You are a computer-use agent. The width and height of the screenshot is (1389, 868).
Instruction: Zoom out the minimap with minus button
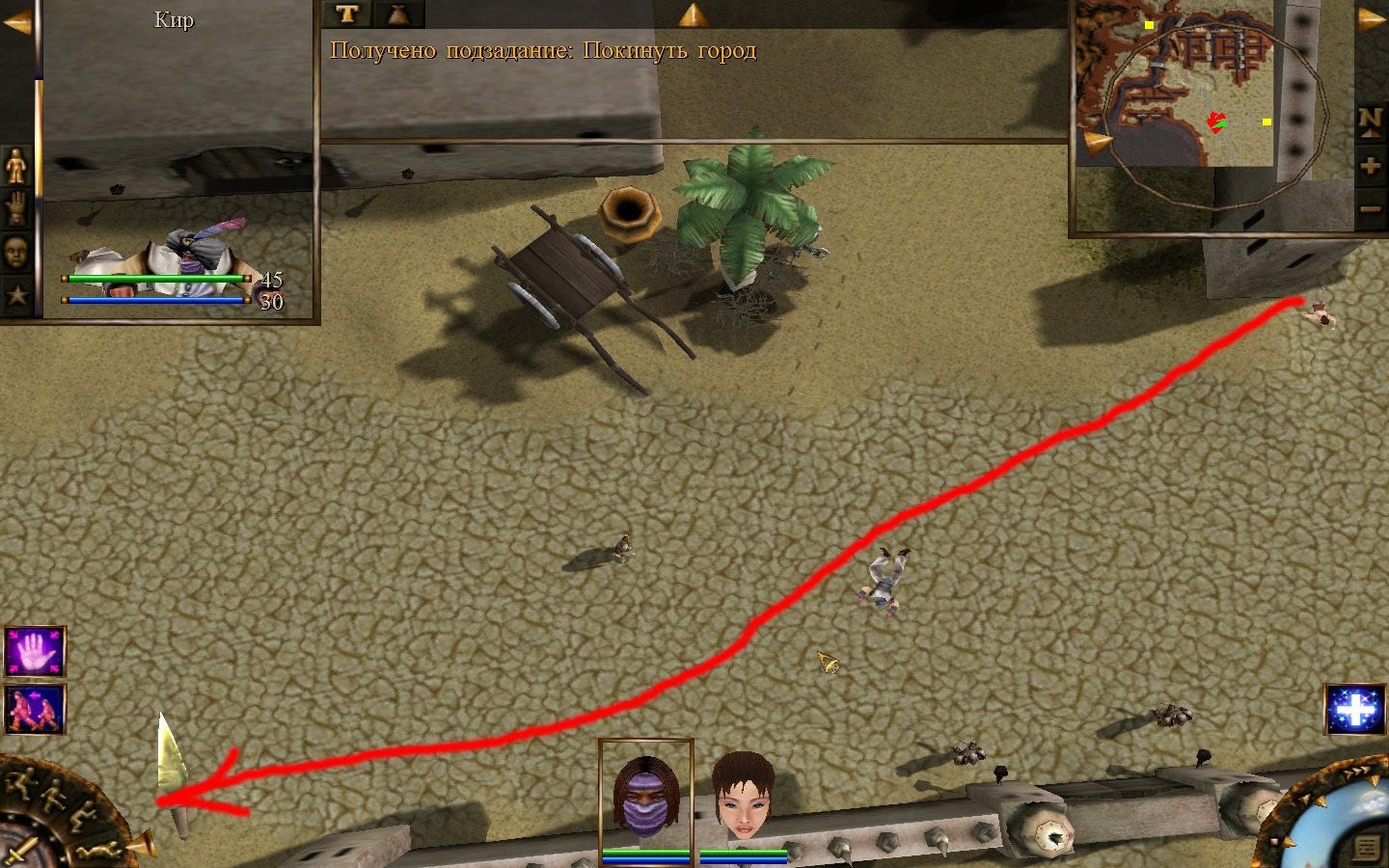tap(1370, 208)
